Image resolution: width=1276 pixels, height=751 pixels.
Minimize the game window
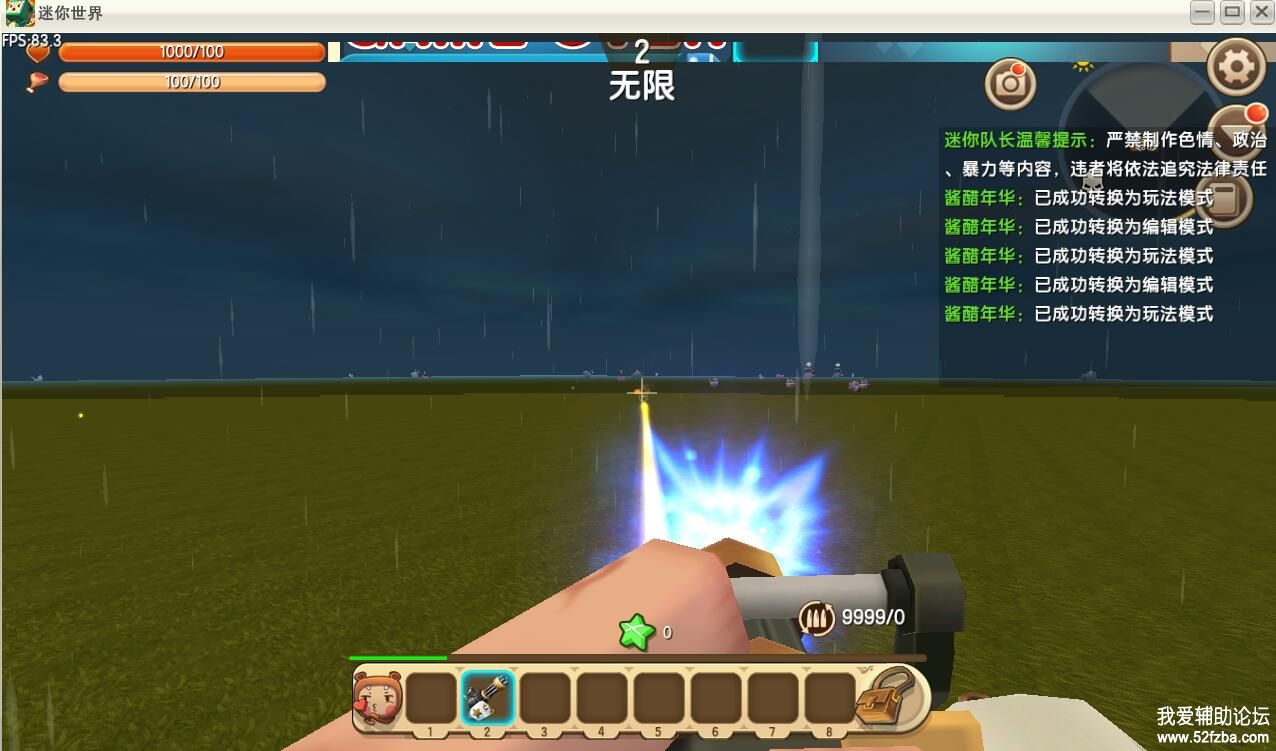click(1202, 13)
